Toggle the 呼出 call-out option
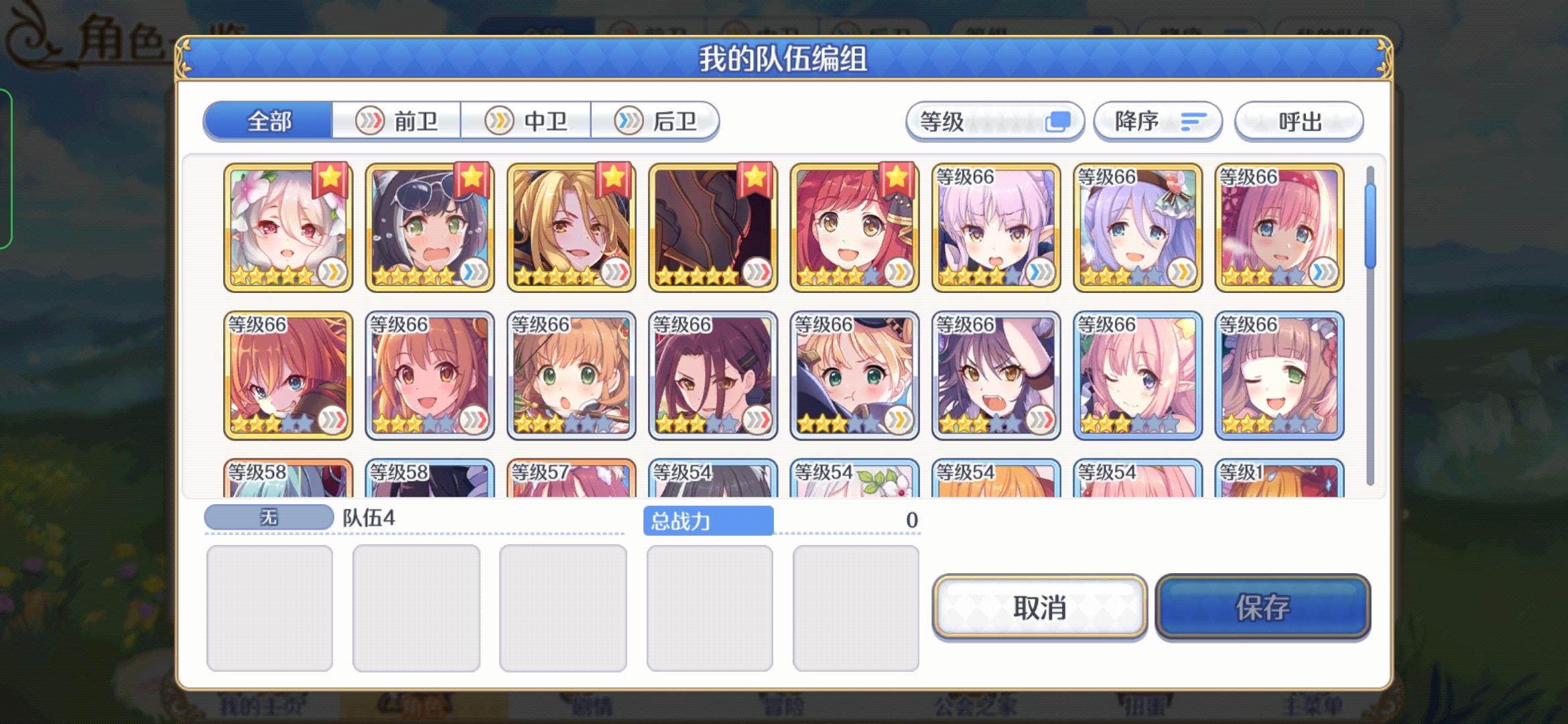 click(x=1298, y=121)
